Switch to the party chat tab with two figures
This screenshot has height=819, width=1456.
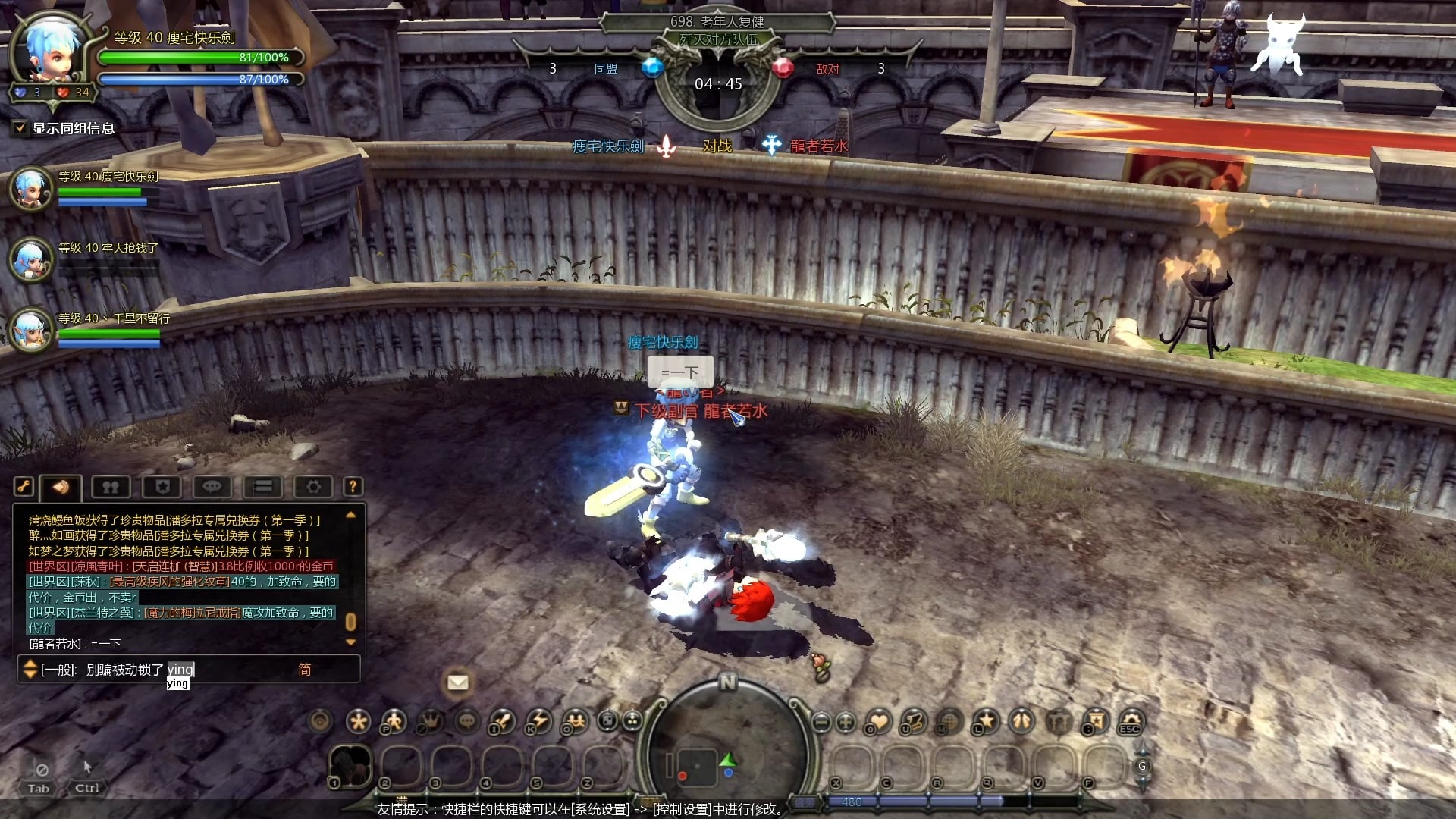coord(111,487)
